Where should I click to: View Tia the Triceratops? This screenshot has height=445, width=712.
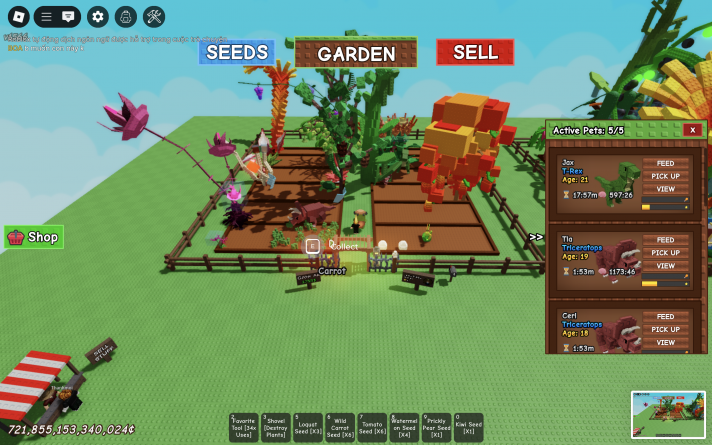pyautogui.click(x=665, y=265)
